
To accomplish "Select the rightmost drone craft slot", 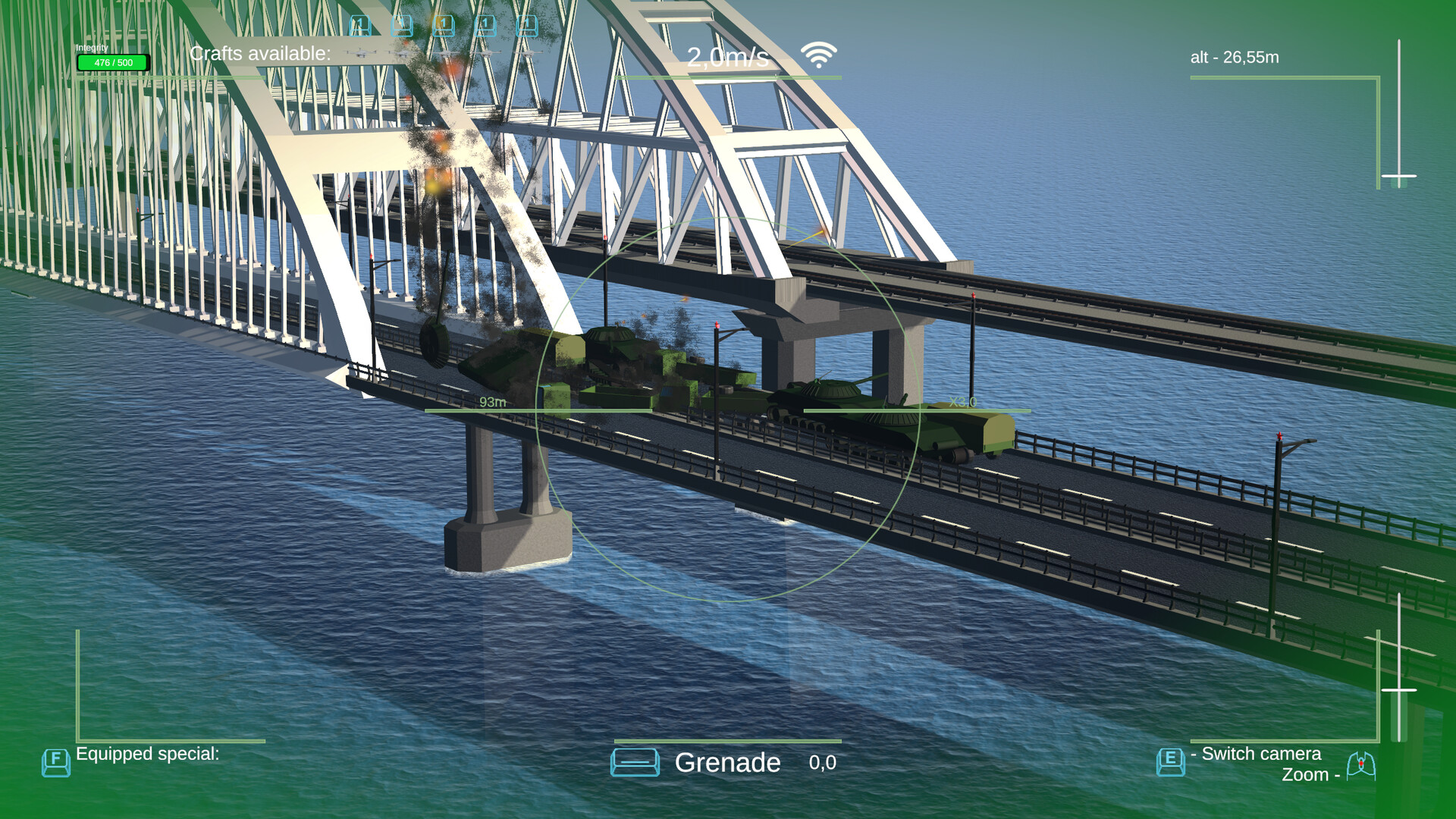I will tap(527, 25).
